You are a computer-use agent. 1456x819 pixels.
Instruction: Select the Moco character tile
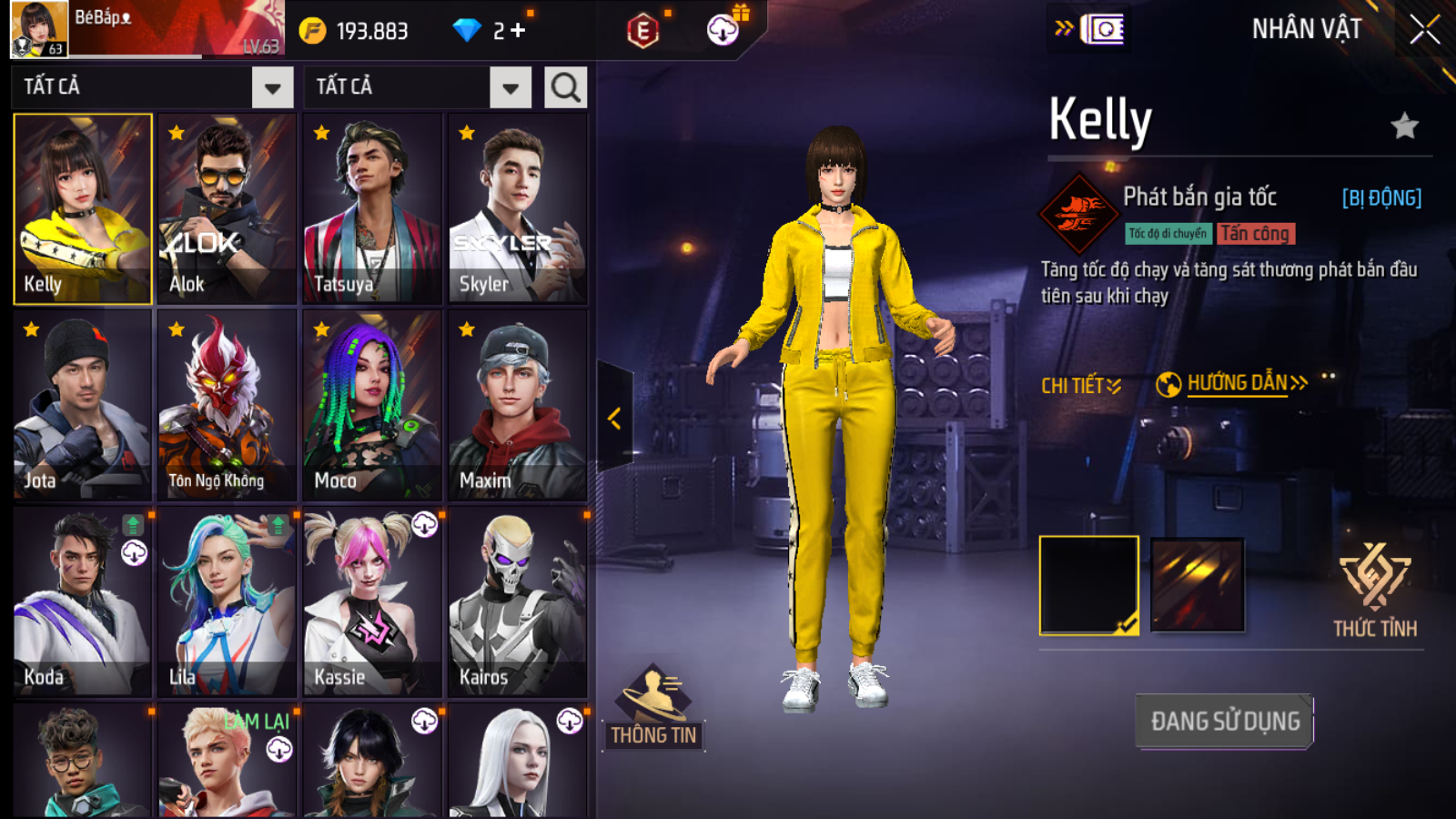tap(372, 405)
